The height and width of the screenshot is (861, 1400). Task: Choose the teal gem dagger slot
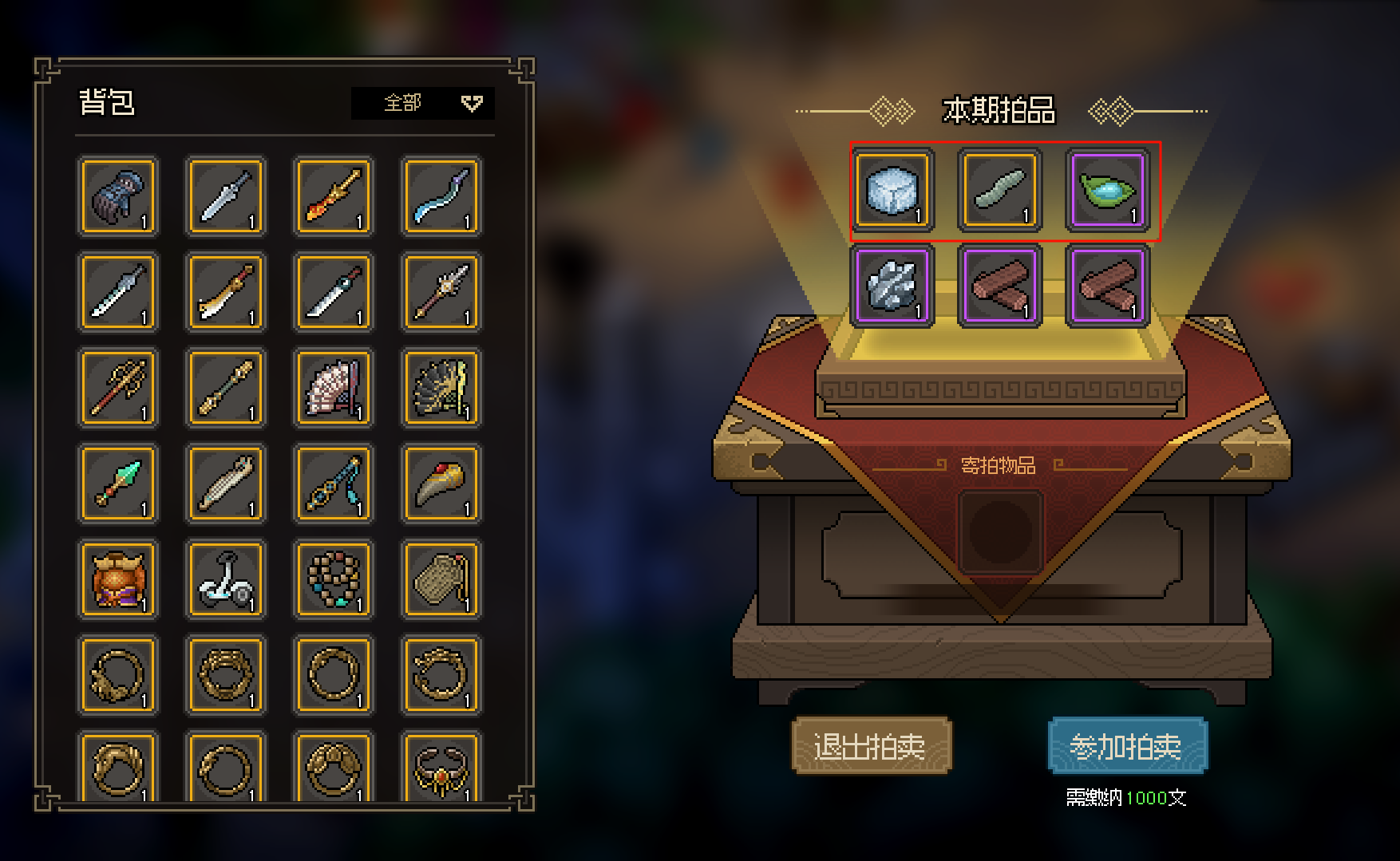(118, 484)
